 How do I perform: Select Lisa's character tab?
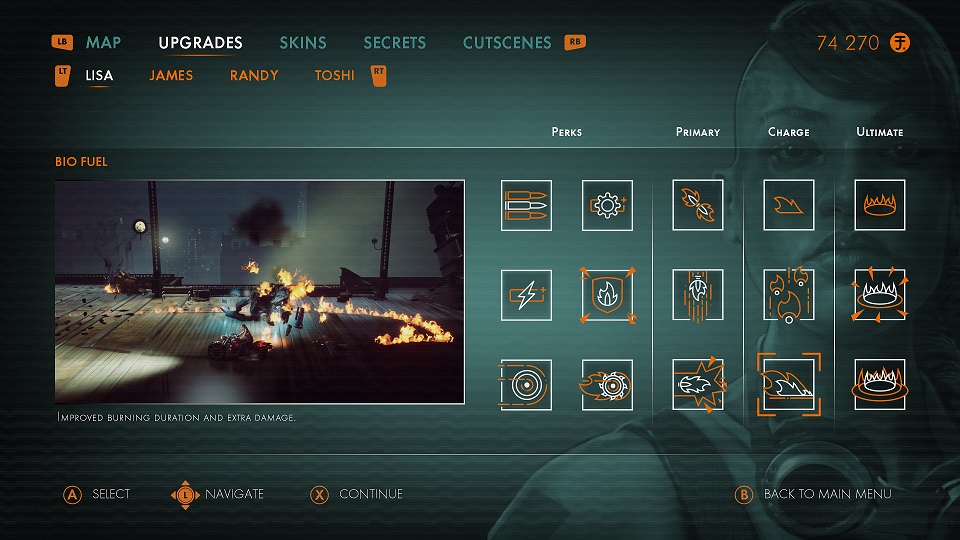tap(99, 75)
